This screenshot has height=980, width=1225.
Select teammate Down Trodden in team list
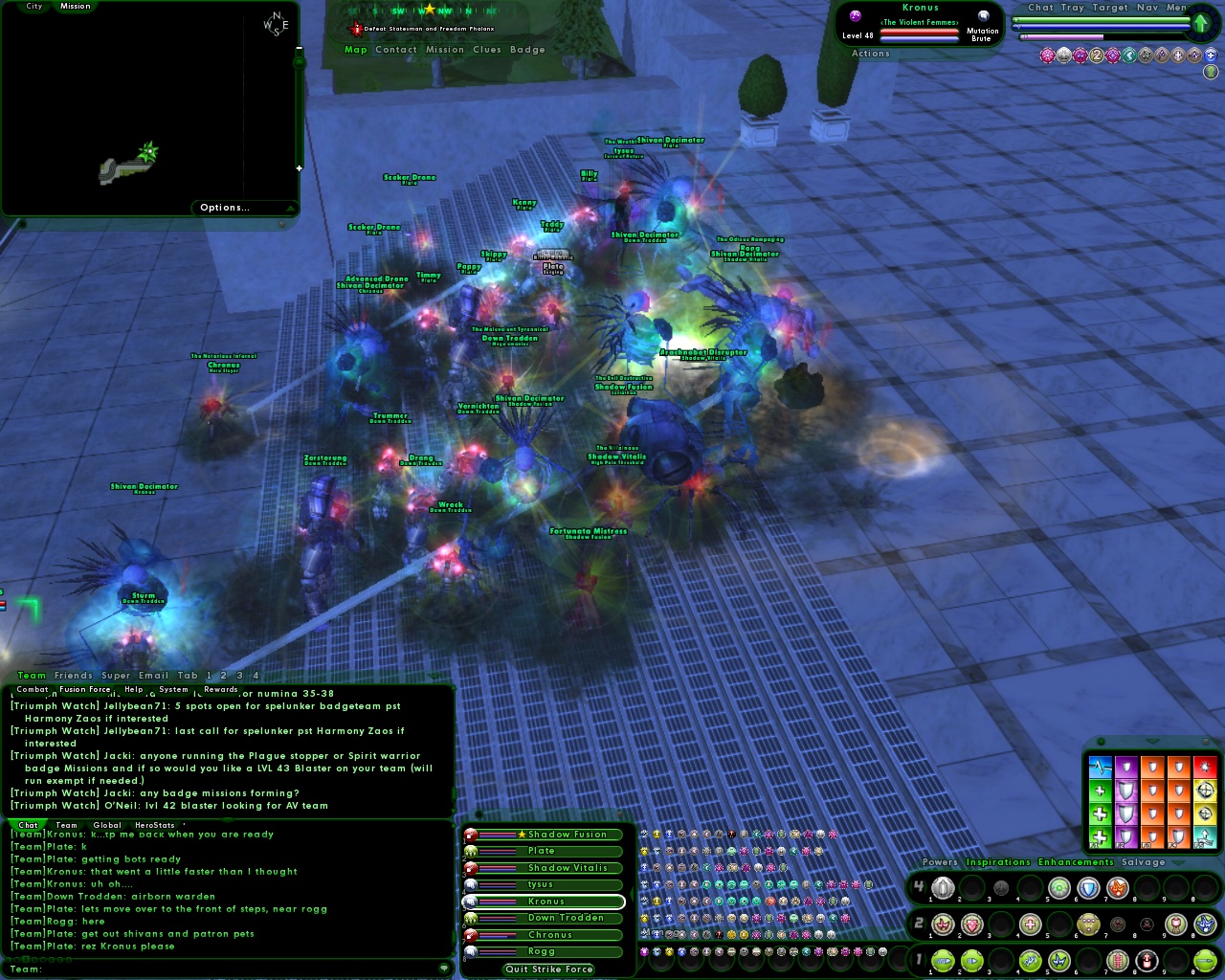point(566,918)
